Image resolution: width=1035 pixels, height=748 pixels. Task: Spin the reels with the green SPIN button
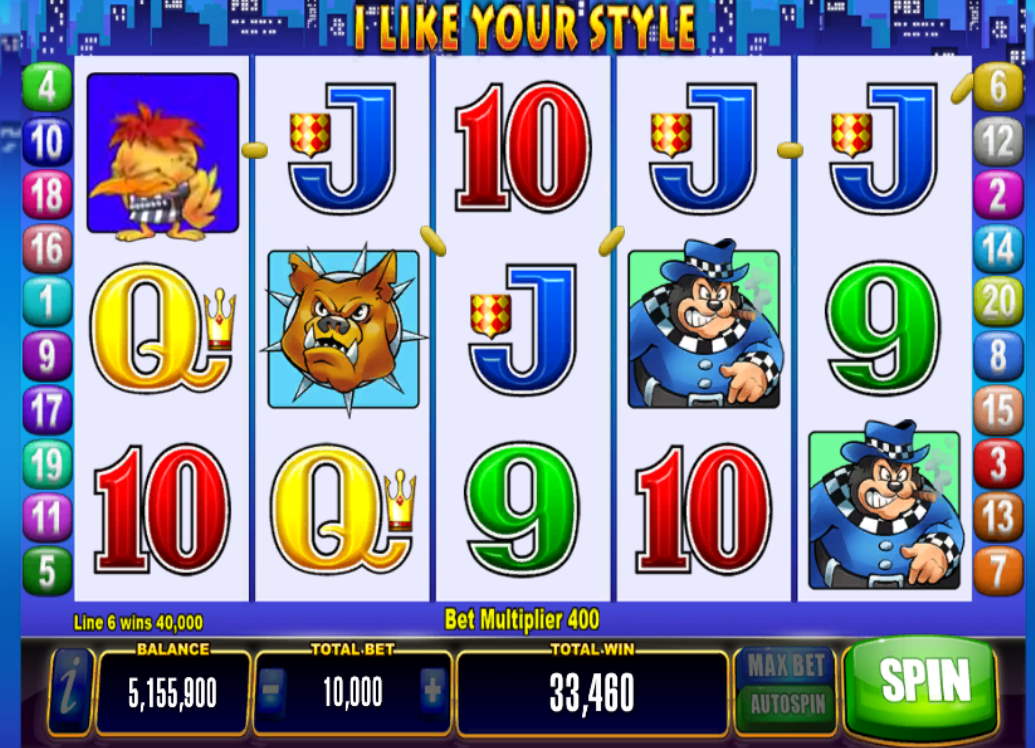[x=923, y=682]
